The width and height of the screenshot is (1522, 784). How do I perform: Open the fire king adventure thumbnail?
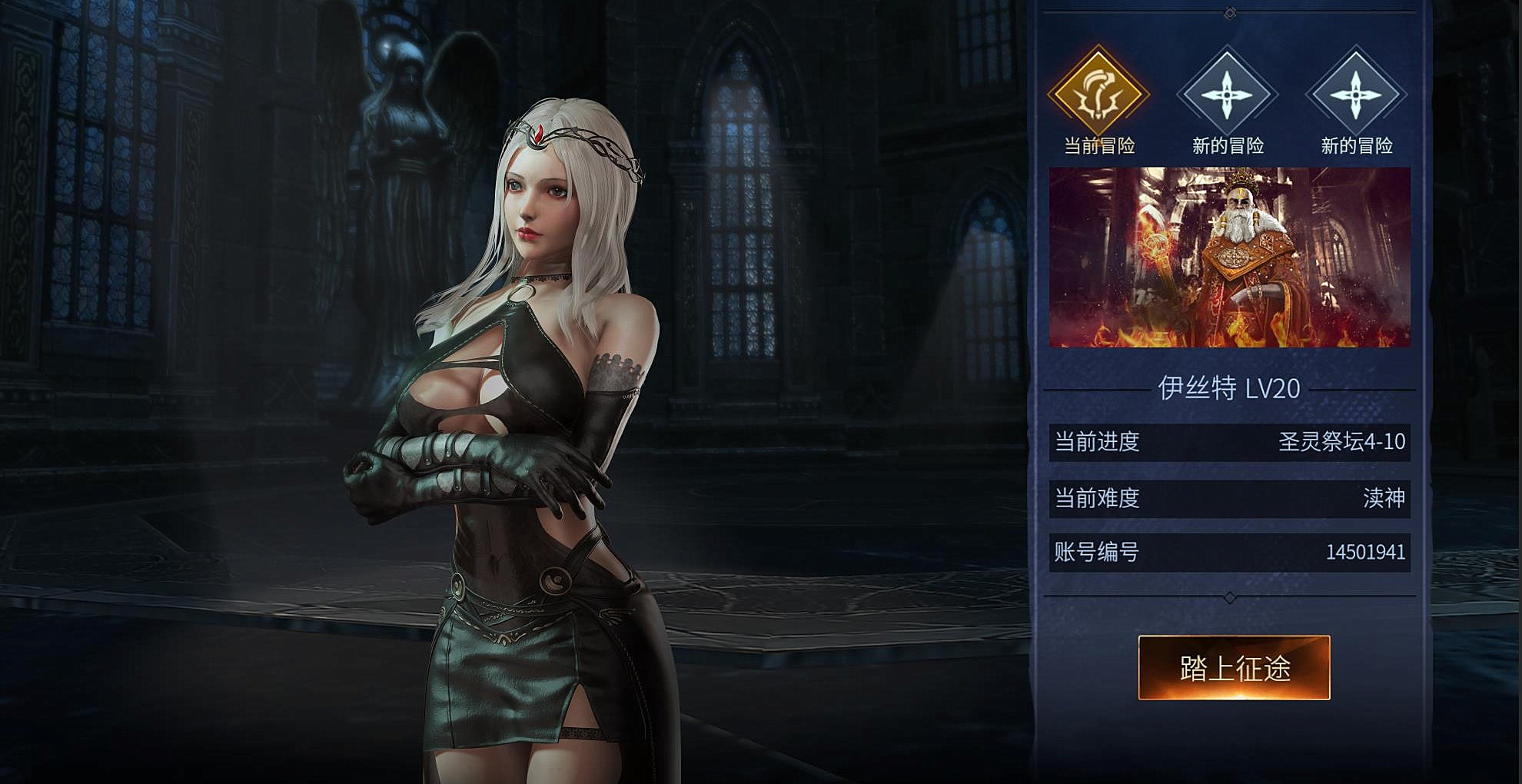coord(1229,257)
